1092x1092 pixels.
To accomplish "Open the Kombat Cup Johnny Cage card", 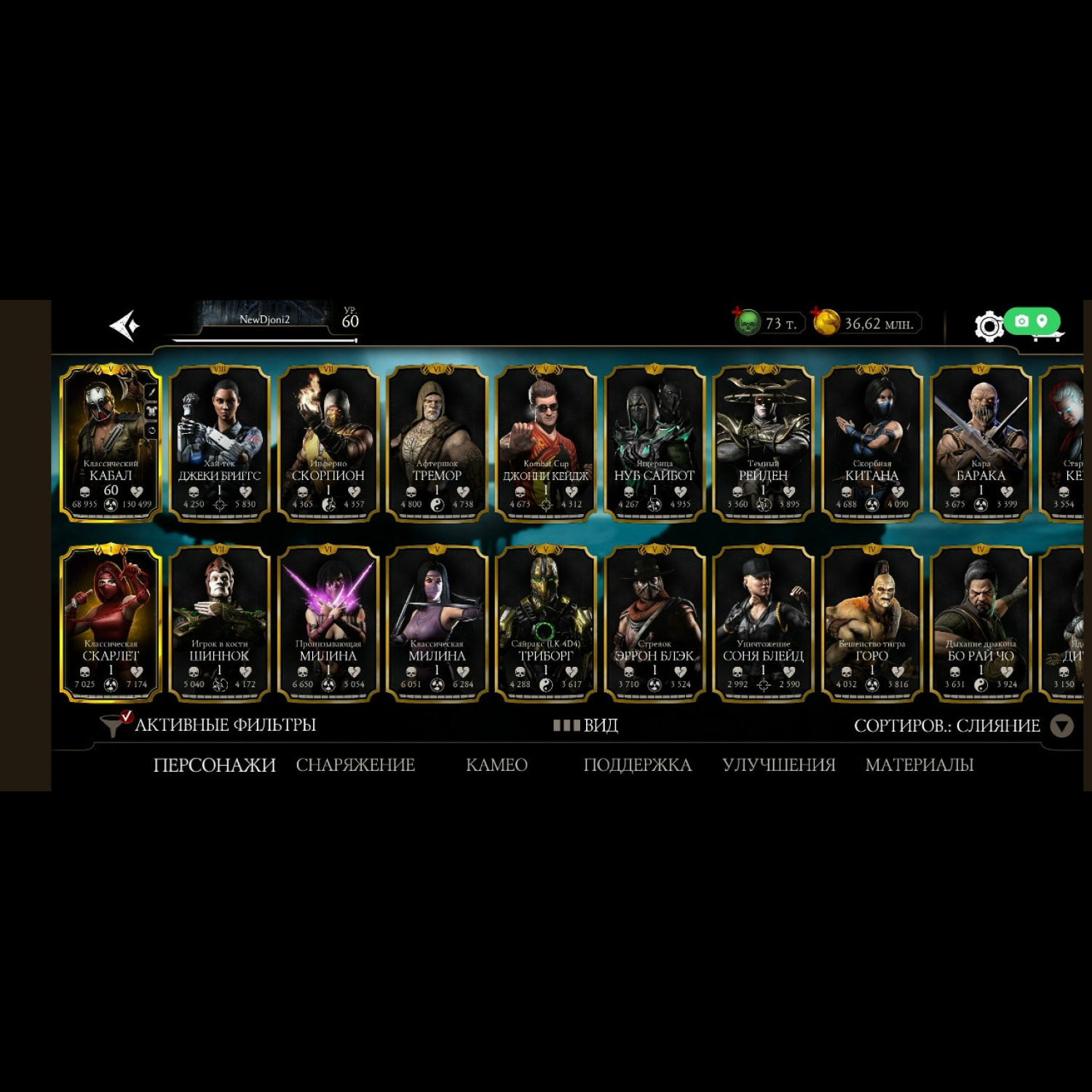I will (x=546, y=443).
